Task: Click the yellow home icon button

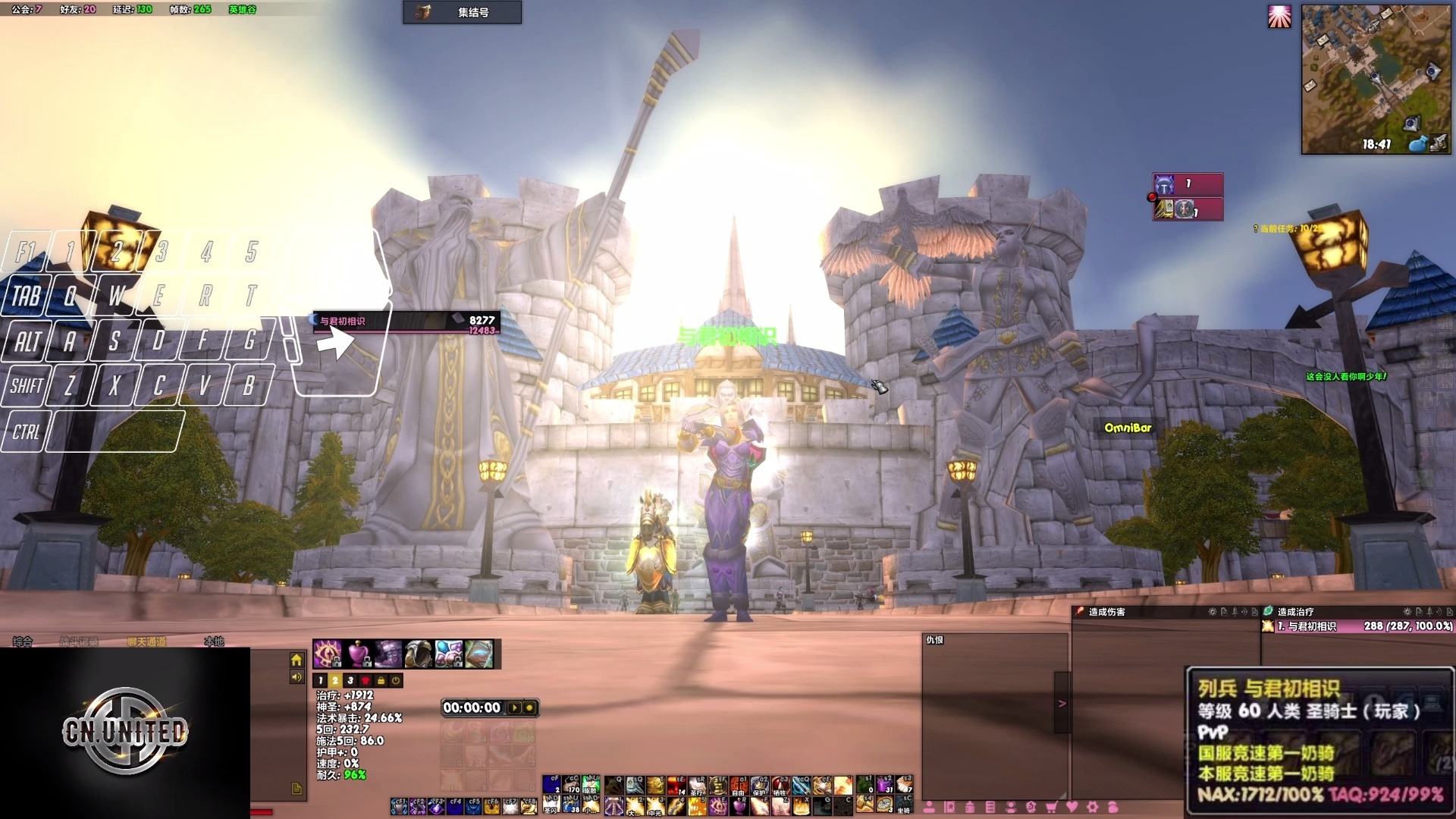Action: click(x=297, y=661)
